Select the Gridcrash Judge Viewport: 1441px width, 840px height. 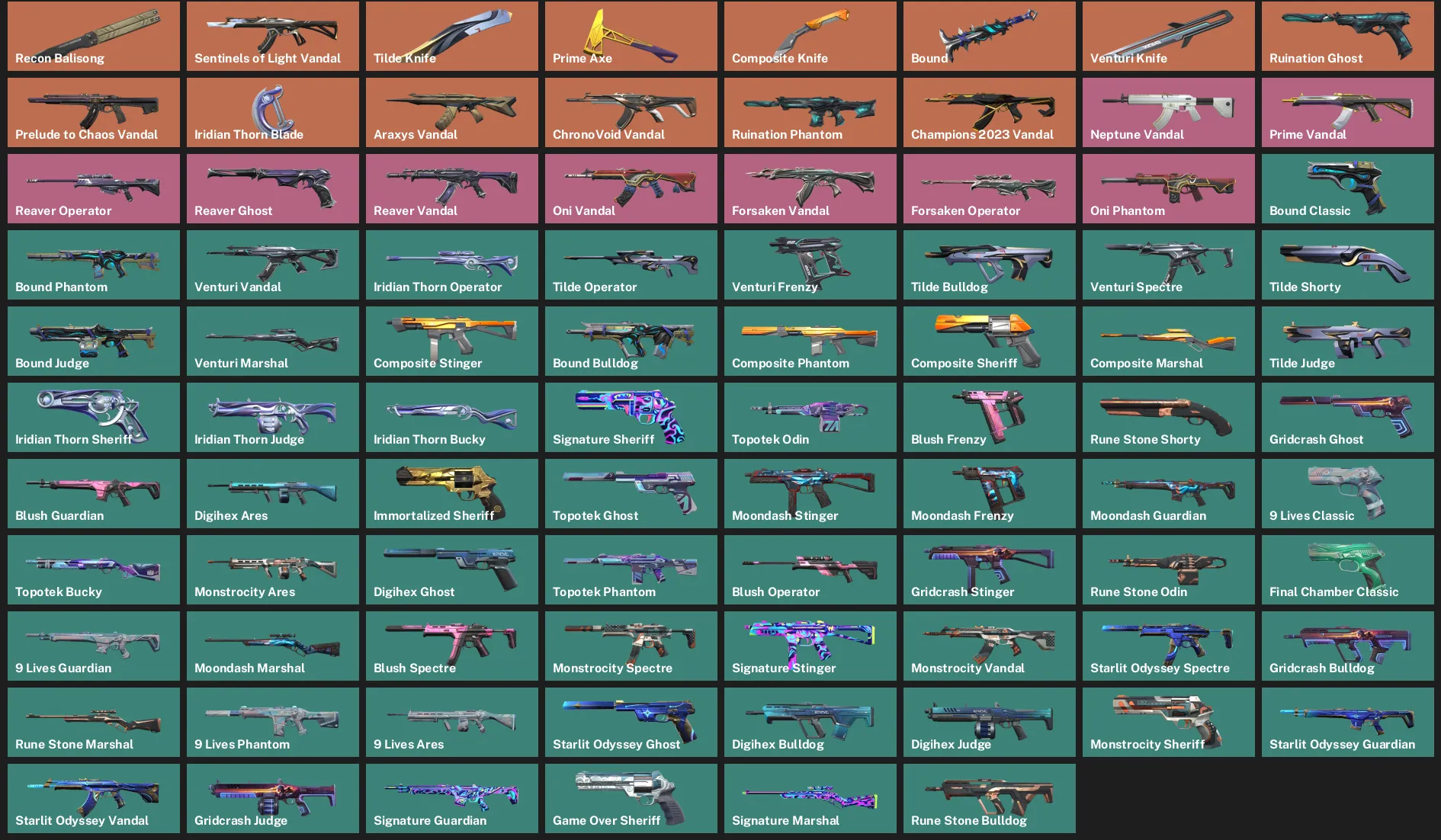click(x=272, y=798)
